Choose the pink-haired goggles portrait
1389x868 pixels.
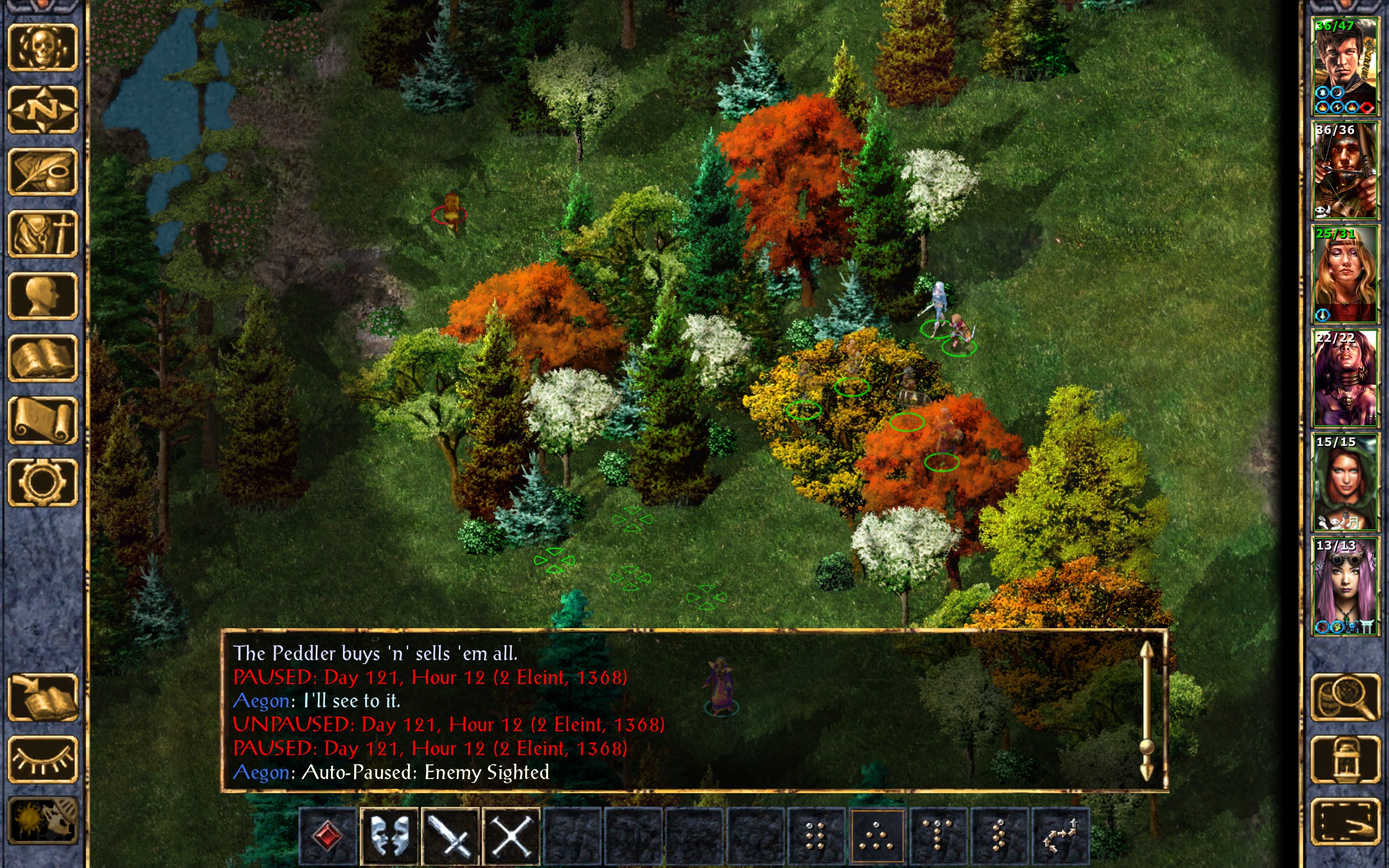[x=1345, y=586]
